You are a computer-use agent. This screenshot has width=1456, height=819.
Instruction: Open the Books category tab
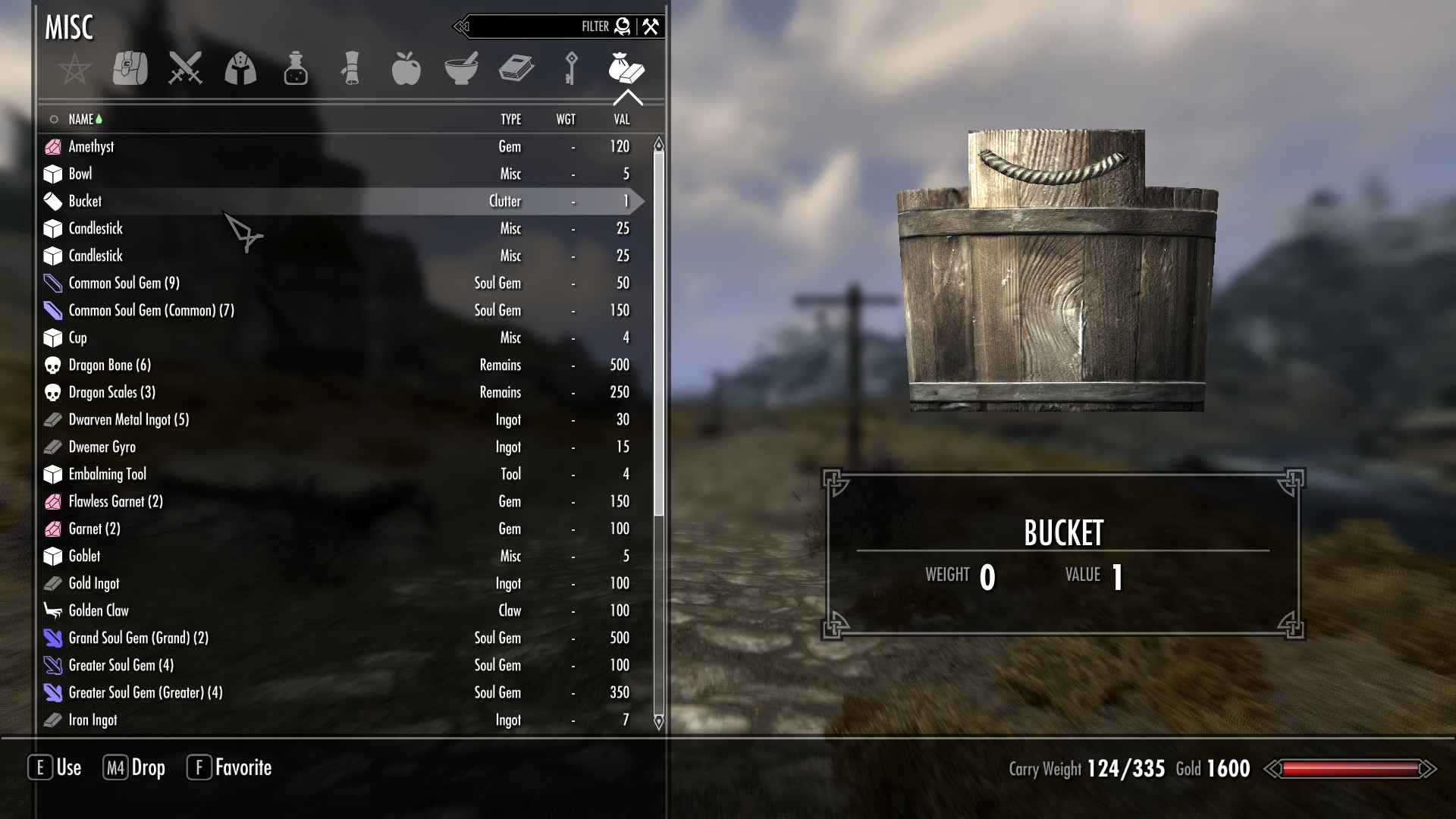(x=516, y=69)
